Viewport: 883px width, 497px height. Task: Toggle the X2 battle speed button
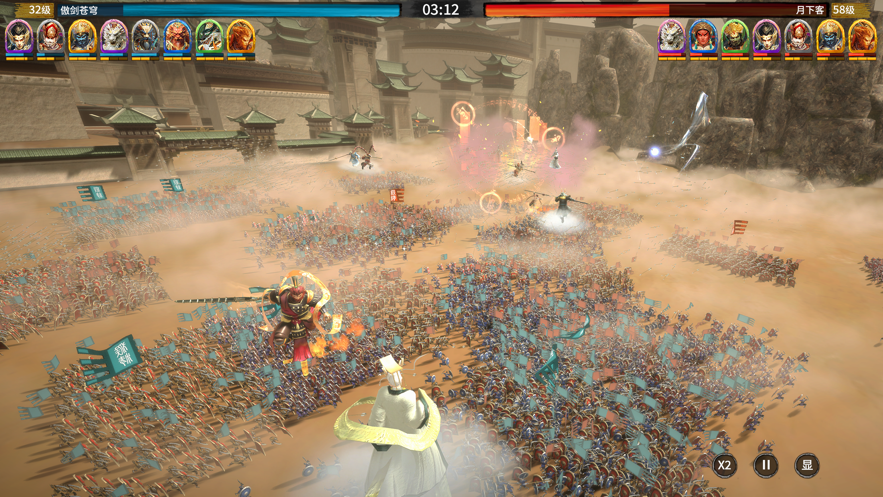coord(724,465)
